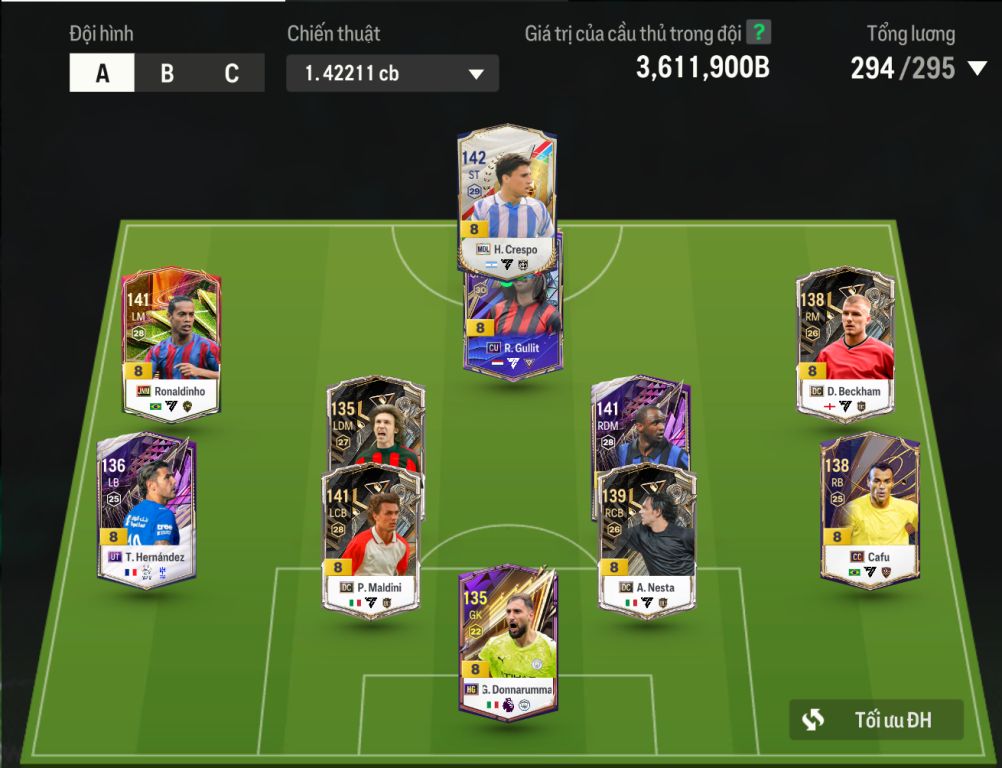The height and width of the screenshot is (768, 1002).
Task: Select the Cafu RB card
Action: (x=869, y=507)
